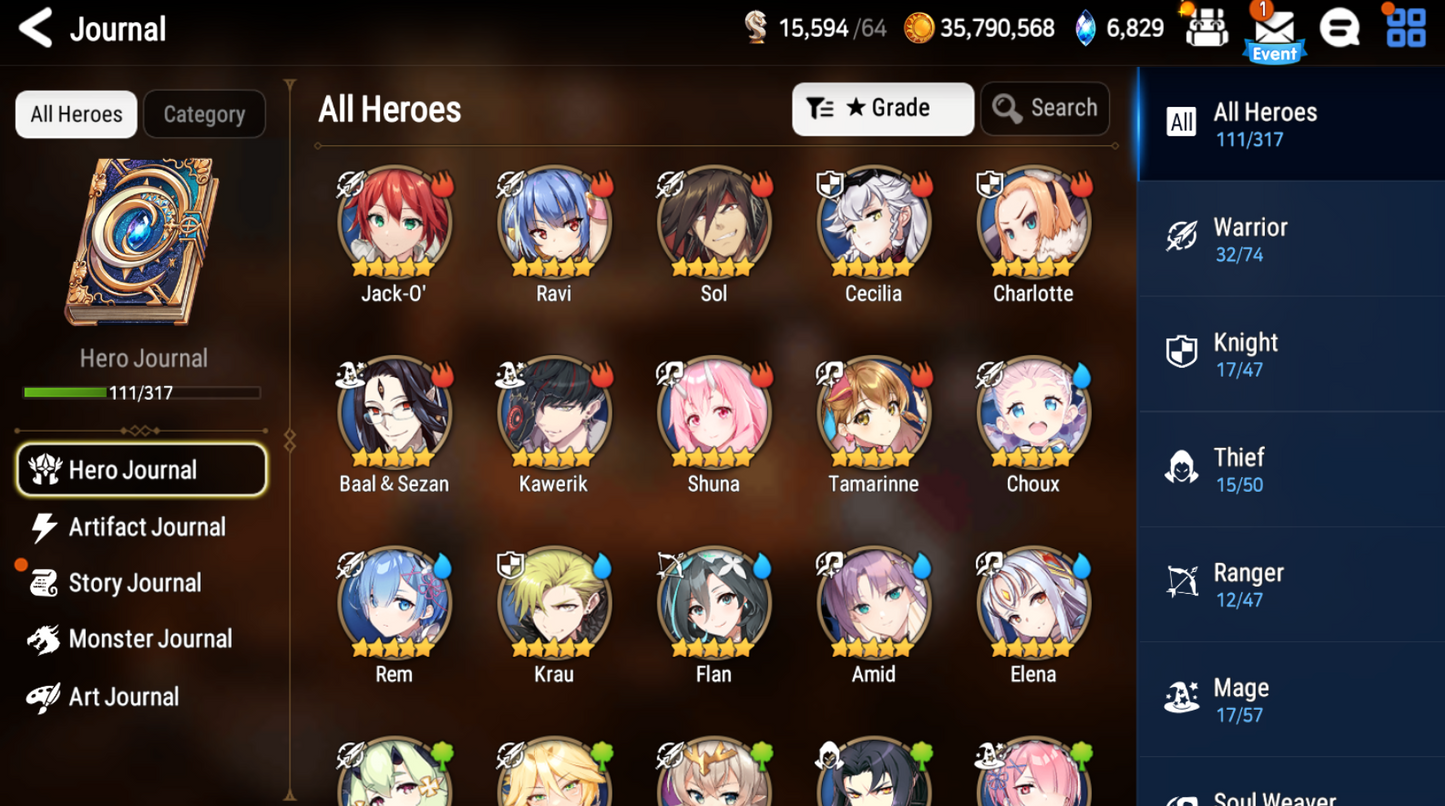This screenshot has width=1445, height=806.
Task: Open the hero Search
Action: point(1044,108)
